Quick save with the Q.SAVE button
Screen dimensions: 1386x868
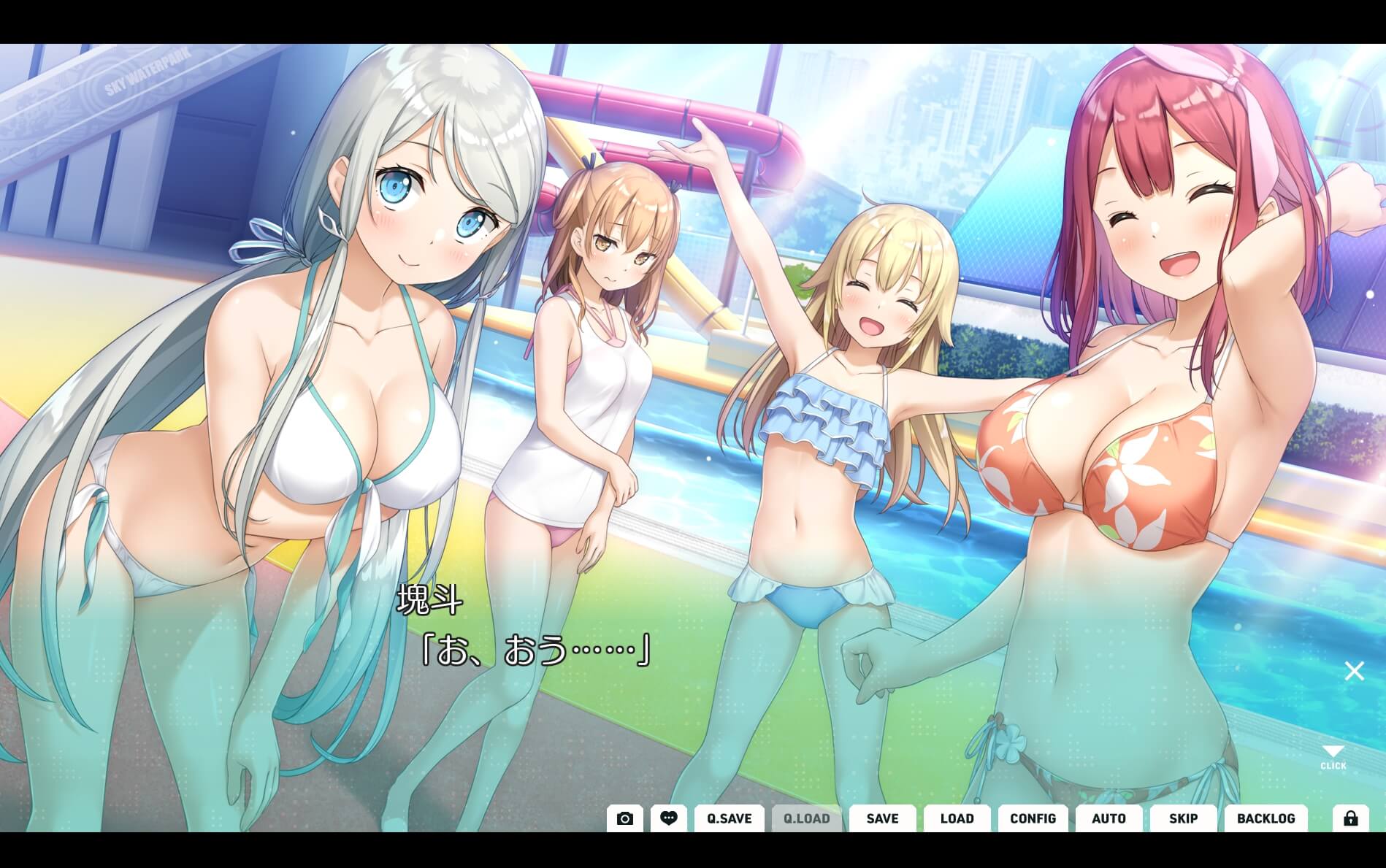coord(729,818)
